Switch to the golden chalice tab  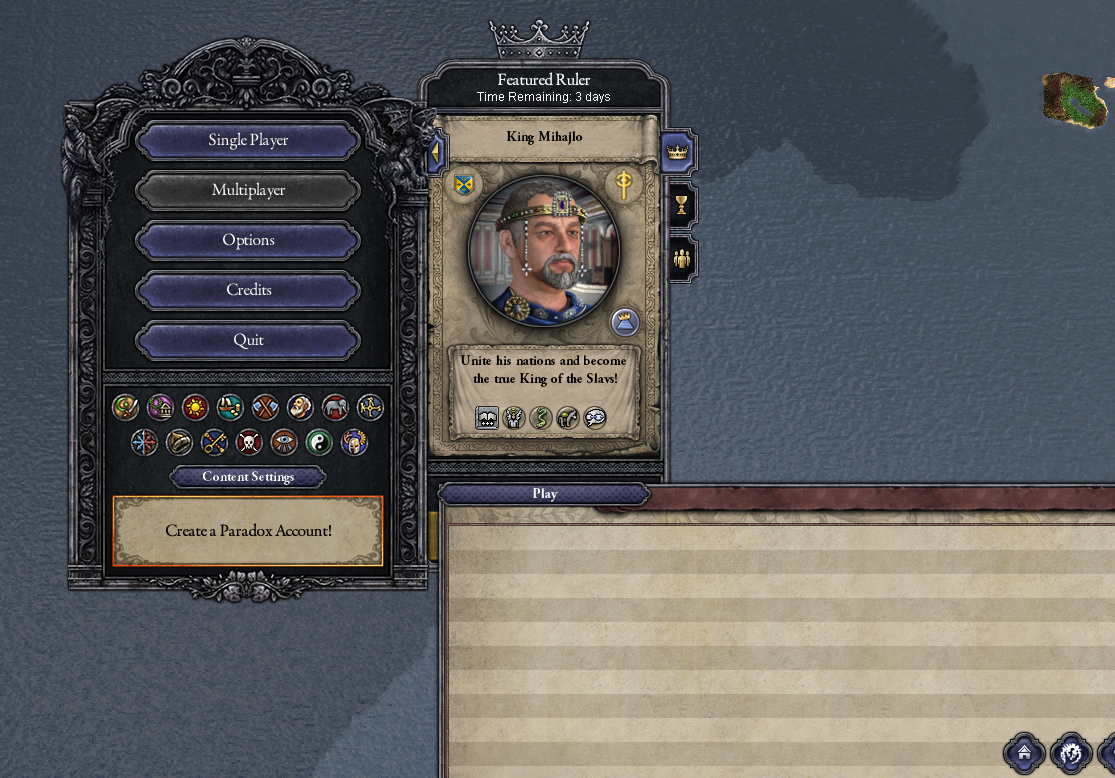pos(681,205)
